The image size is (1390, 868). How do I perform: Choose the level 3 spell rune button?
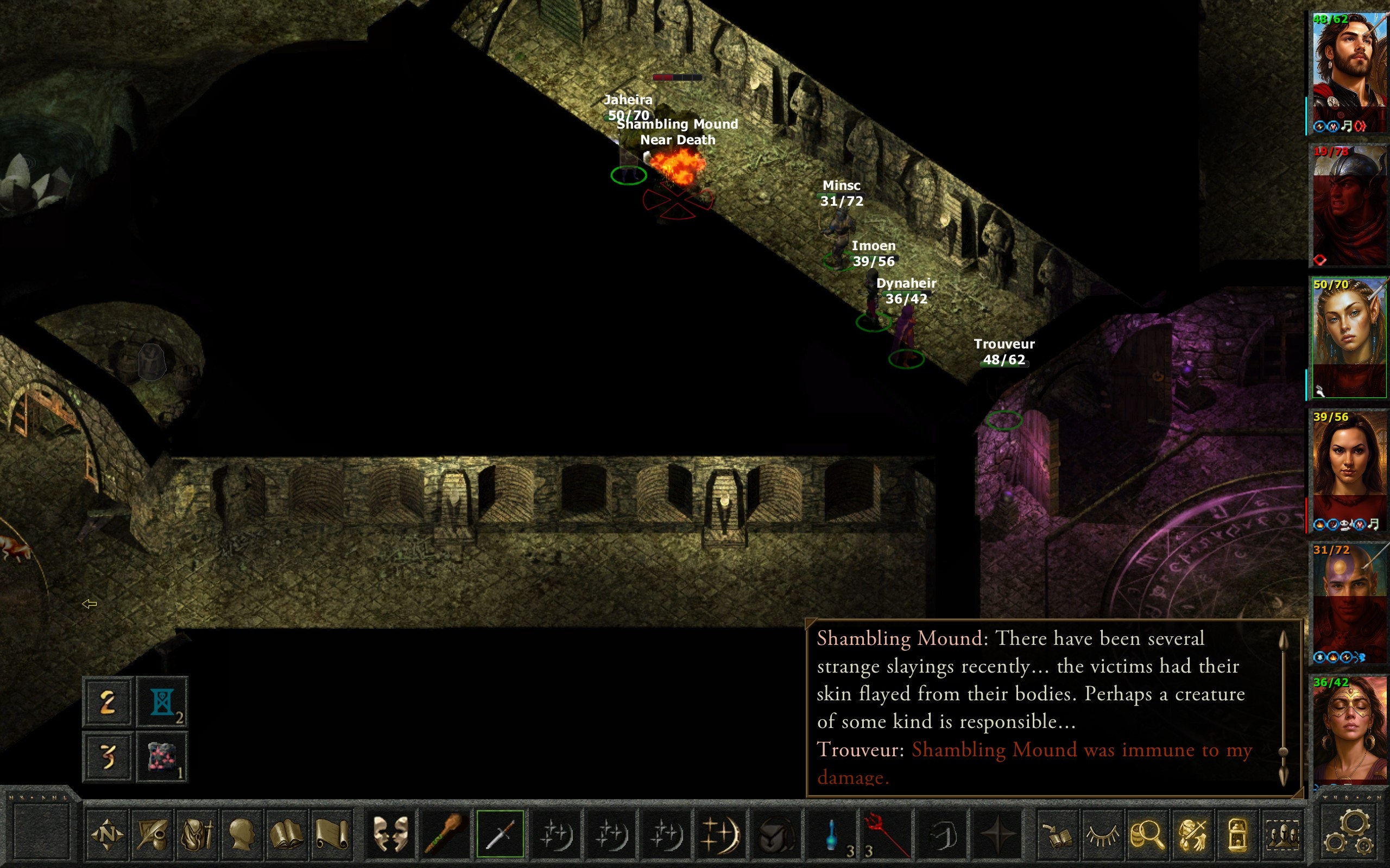[x=108, y=757]
